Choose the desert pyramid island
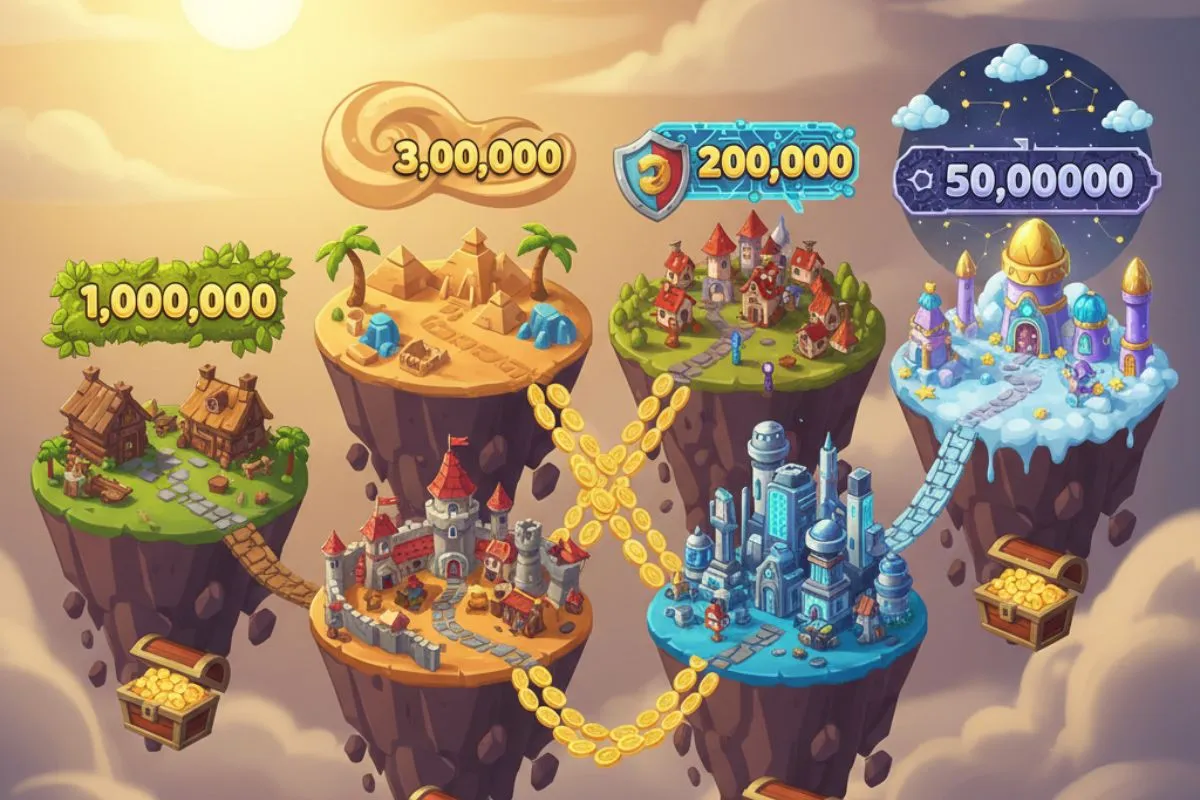This screenshot has width=1200, height=800. click(450, 300)
